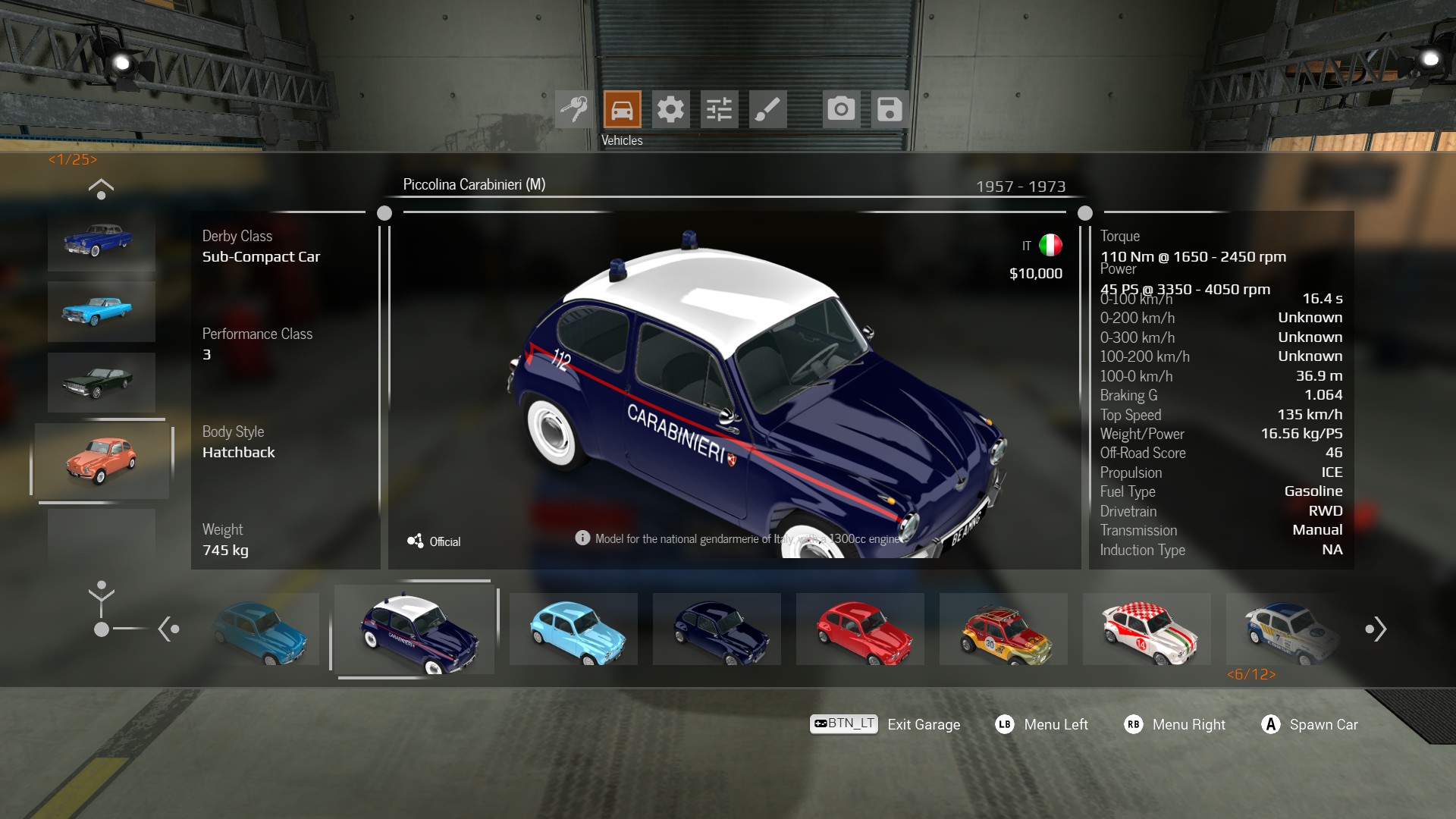Open the tuning sliders tab

tap(719, 109)
